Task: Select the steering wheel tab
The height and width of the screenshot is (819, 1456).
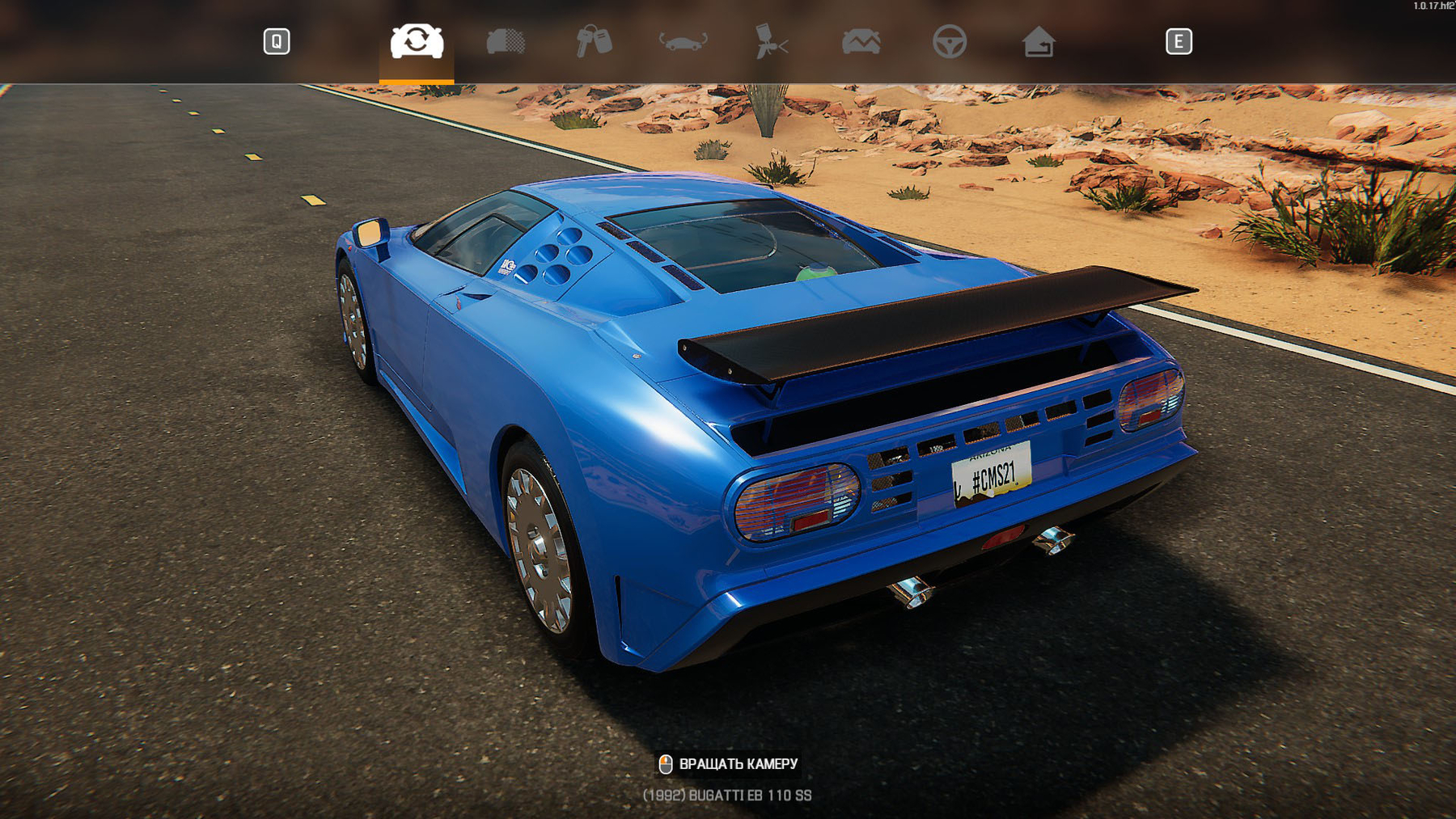Action: click(x=949, y=41)
